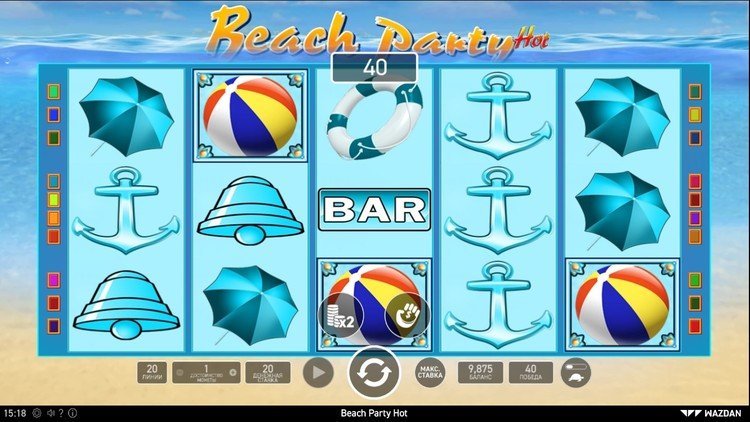Increase coin value with the right stepper
750x422 pixels.
tap(233, 373)
